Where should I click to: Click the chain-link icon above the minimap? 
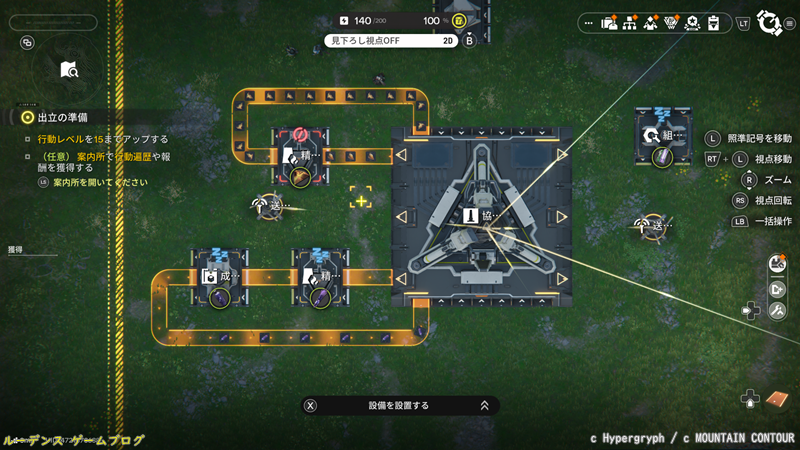pos(27,43)
